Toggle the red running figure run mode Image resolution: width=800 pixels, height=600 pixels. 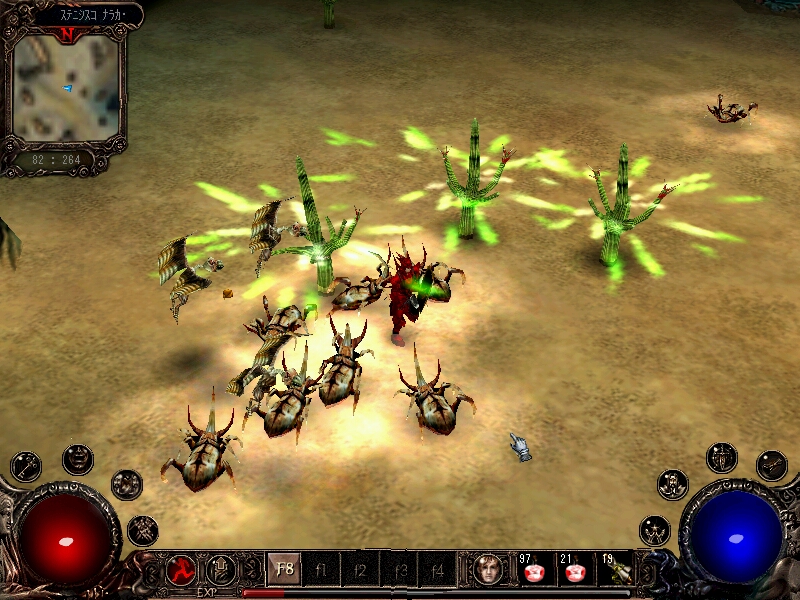click(181, 570)
